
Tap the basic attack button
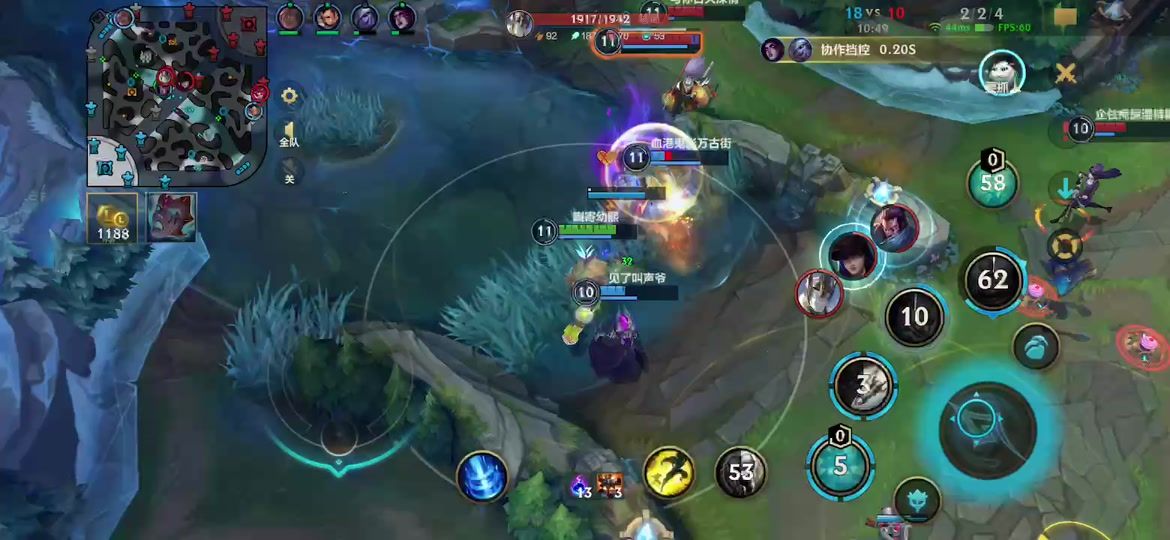coord(988,430)
